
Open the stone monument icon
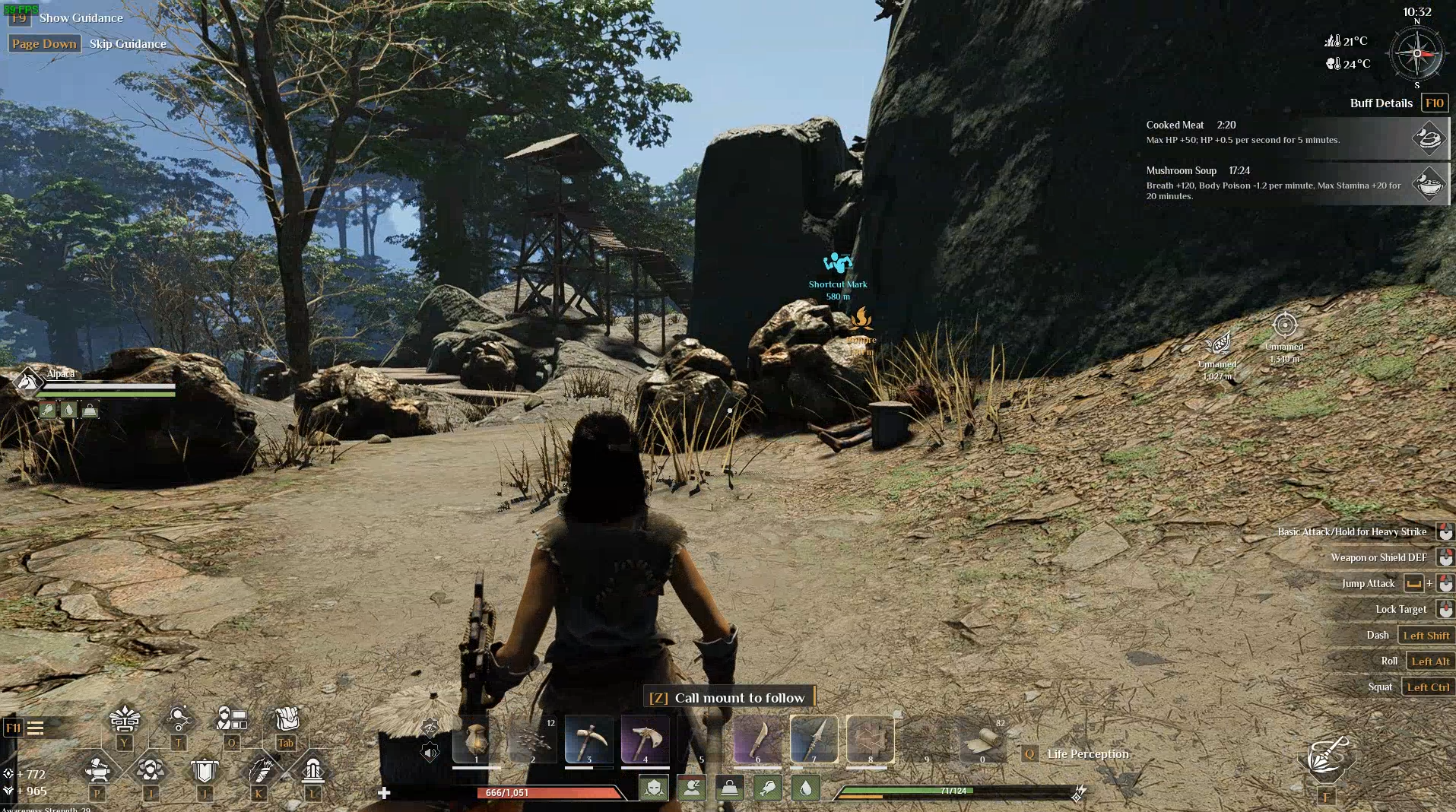[312, 771]
